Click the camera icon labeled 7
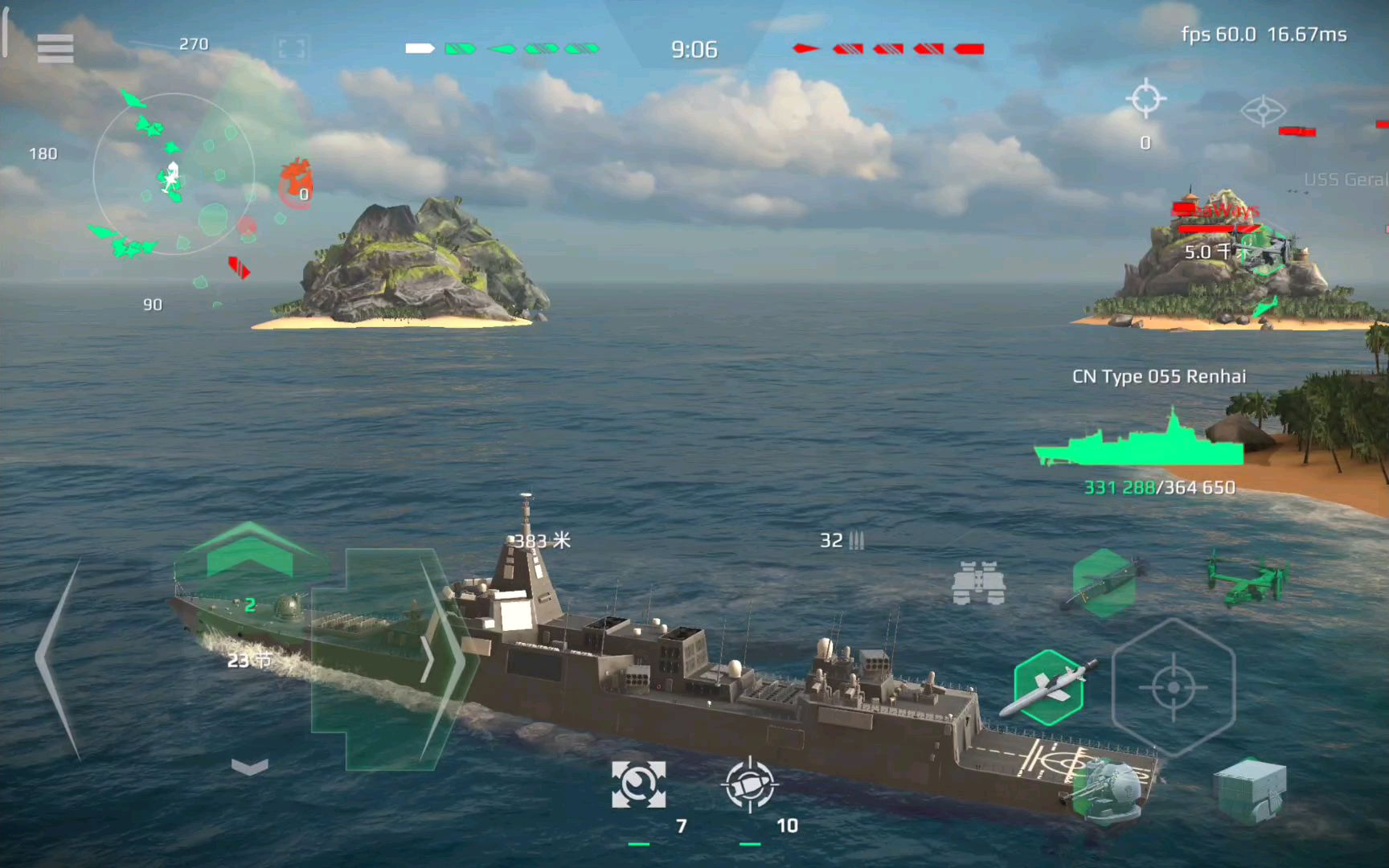This screenshot has height=868, width=1389. coord(638,784)
